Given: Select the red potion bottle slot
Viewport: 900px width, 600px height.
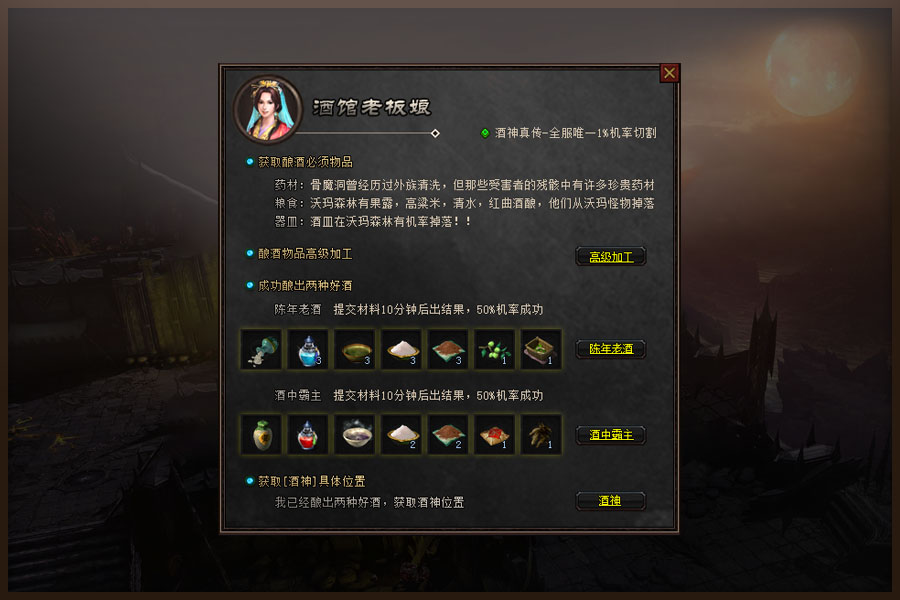Looking at the screenshot, I should point(308,435).
